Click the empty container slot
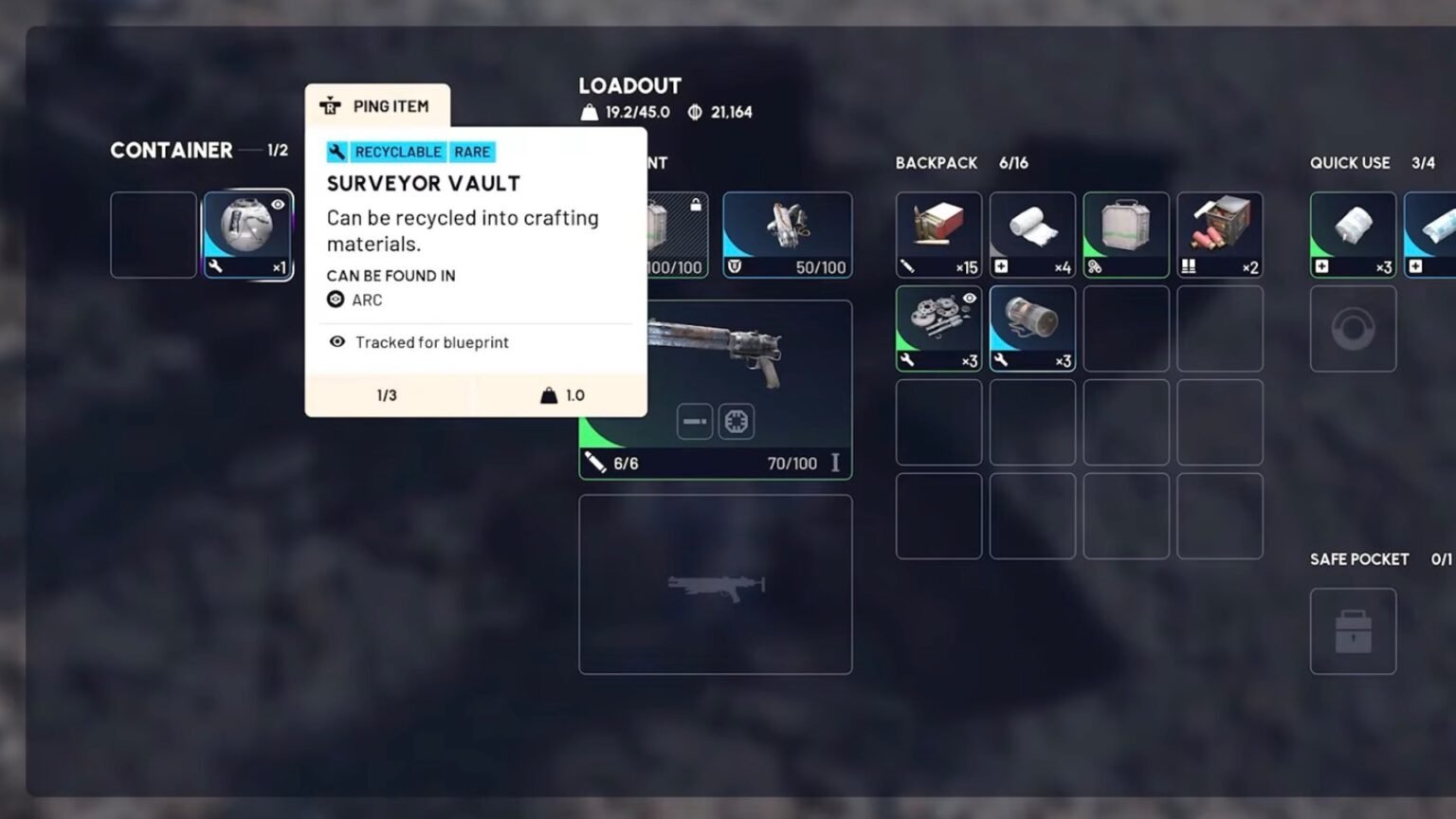 pos(153,235)
